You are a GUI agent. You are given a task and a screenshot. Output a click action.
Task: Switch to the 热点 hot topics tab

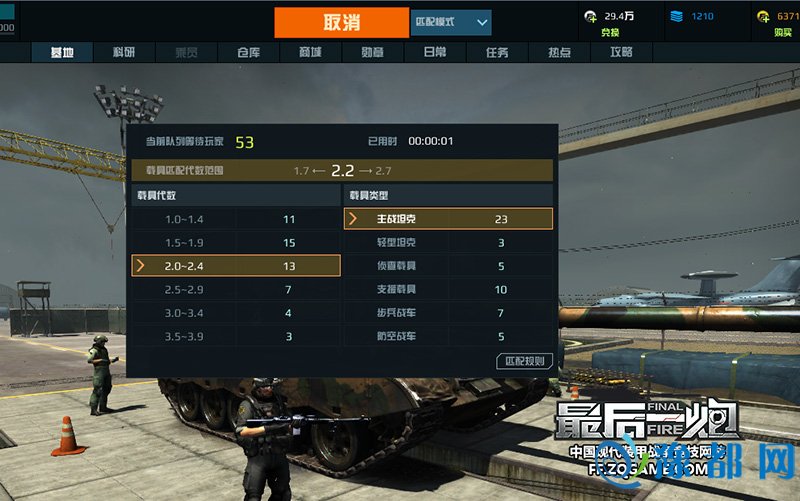pos(559,52)
